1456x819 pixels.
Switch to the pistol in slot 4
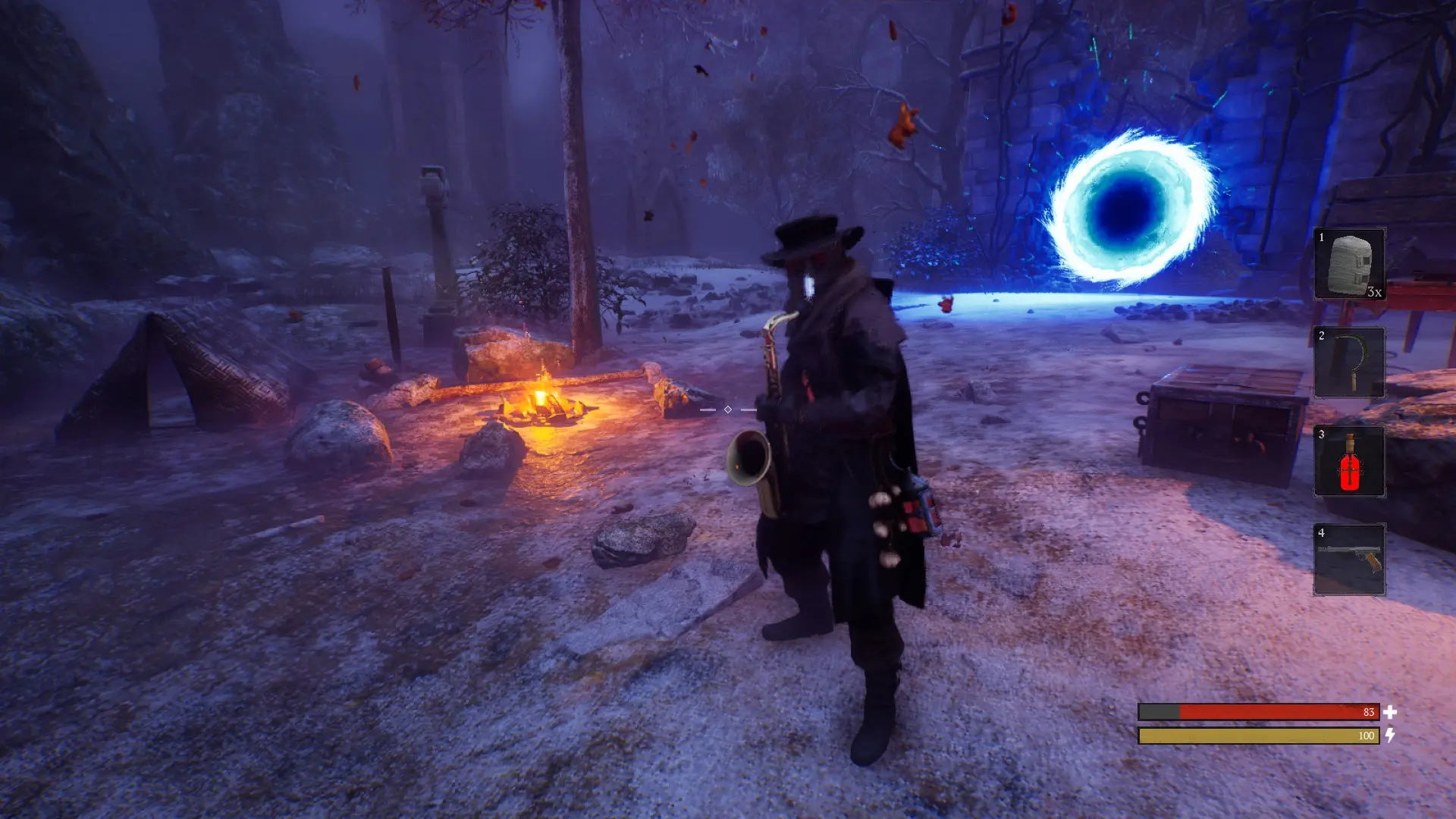click(1349, 560)
